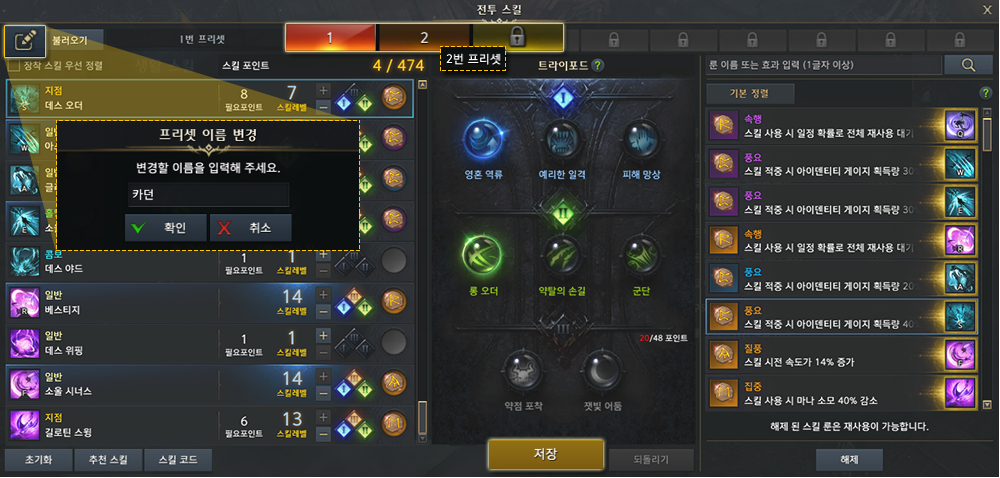Image resolution: width=1000 pixels, height=478 pixels.
Task: Save the skill setup with 저장
Action: coord(545,454)
